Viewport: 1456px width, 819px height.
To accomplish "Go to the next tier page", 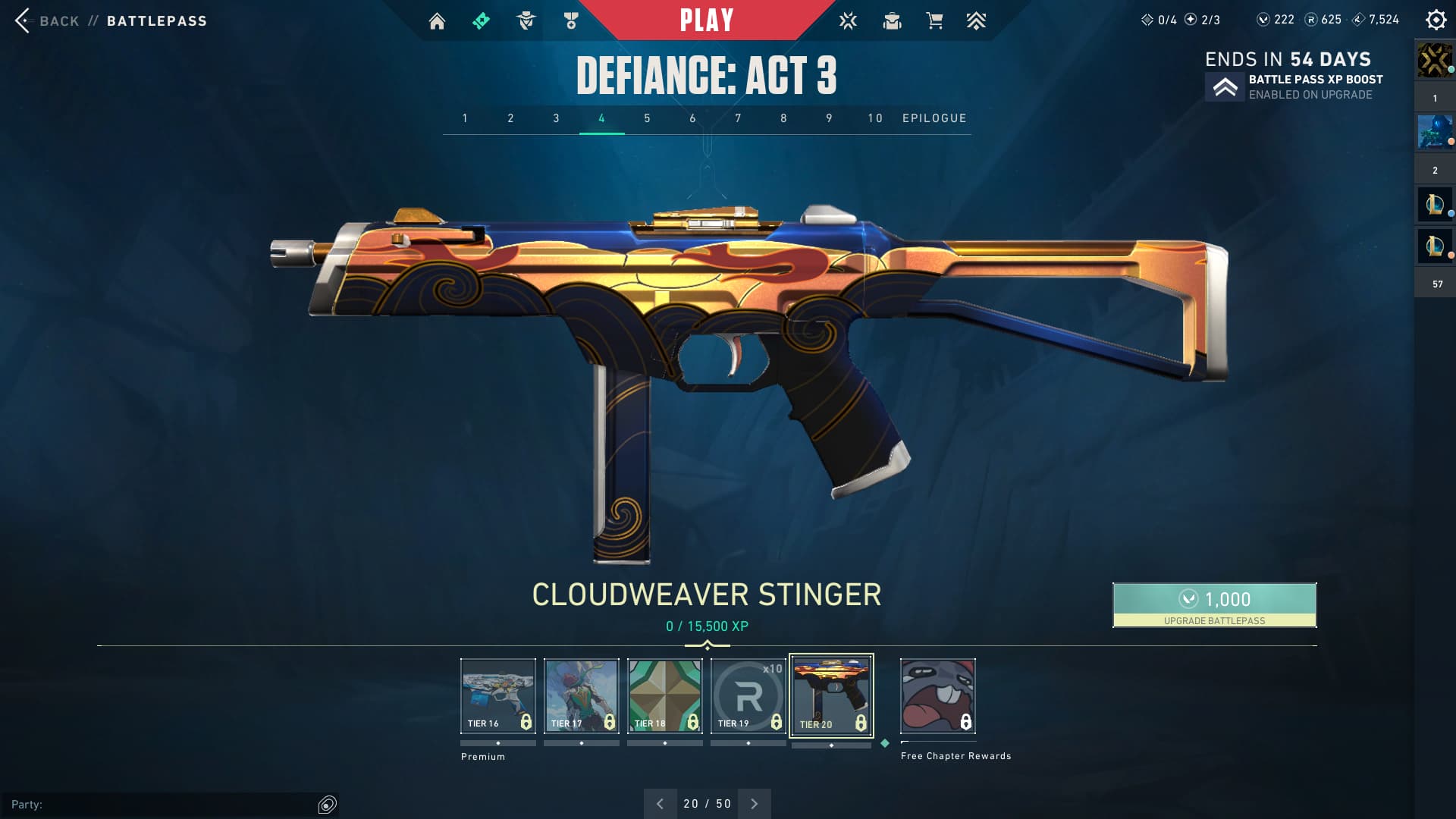I will tap(754, 804).
